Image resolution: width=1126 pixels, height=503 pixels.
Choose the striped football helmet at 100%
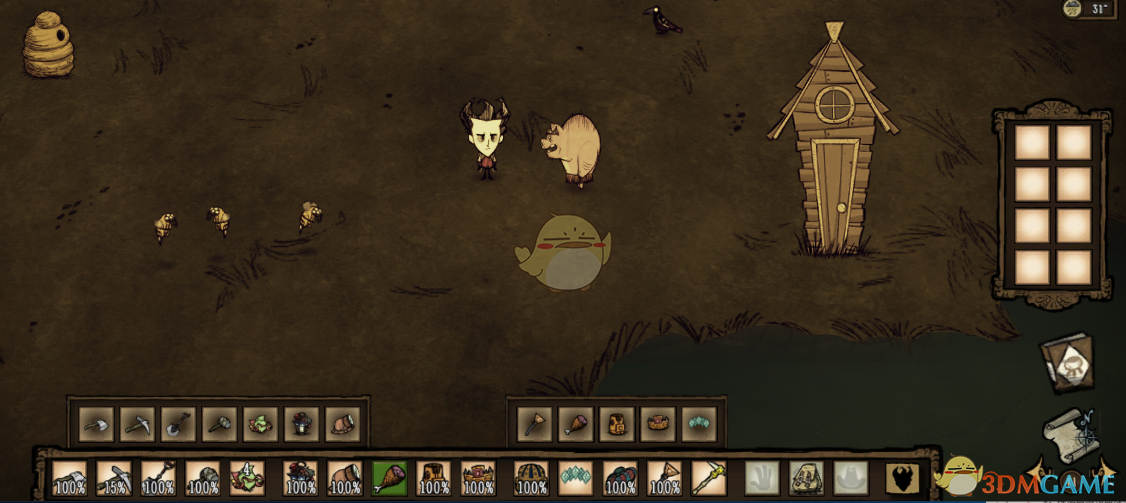coord(531,478)
